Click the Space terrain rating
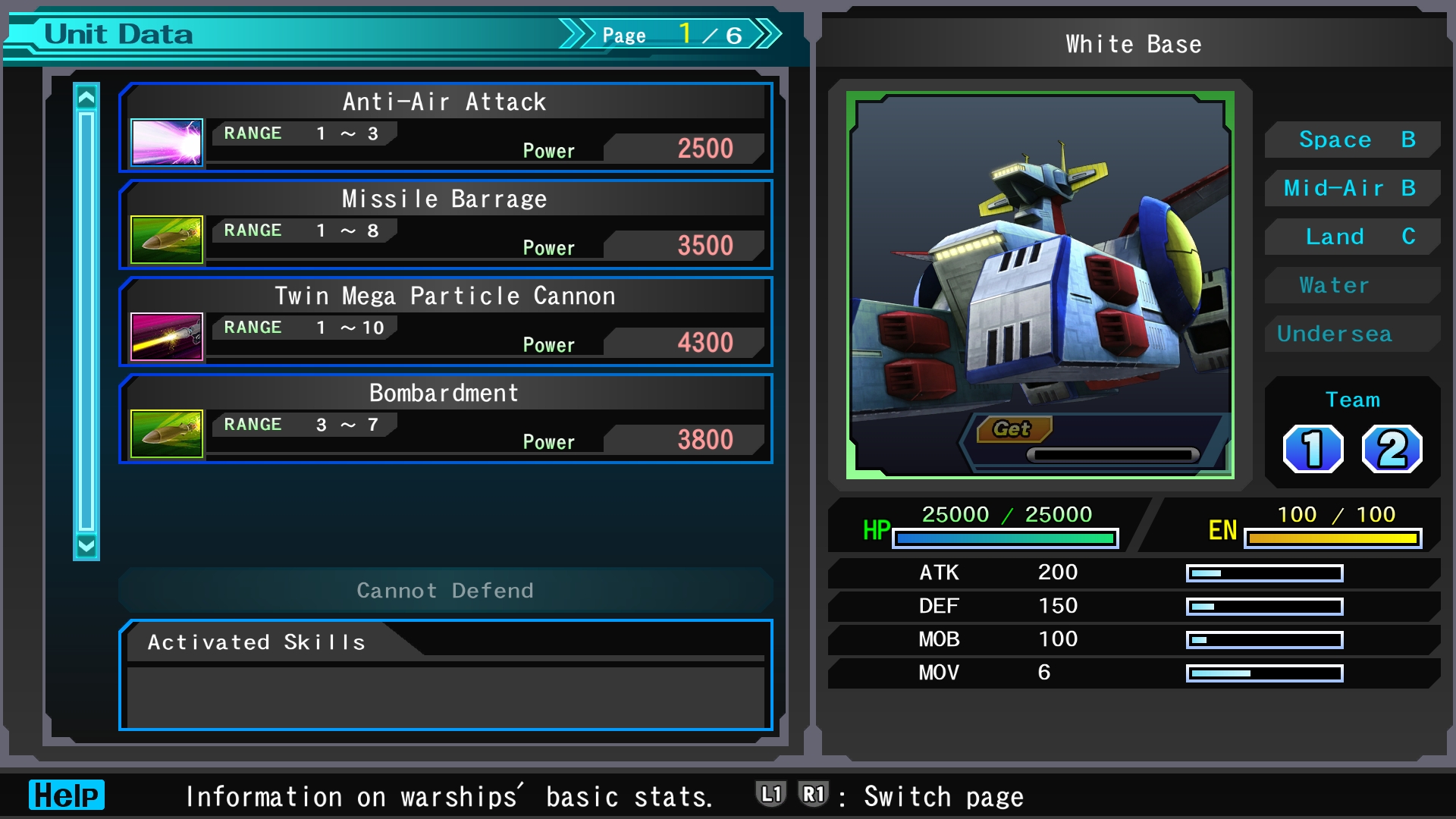This screenshot has height=819, width=1456. tap(1353, 140)
